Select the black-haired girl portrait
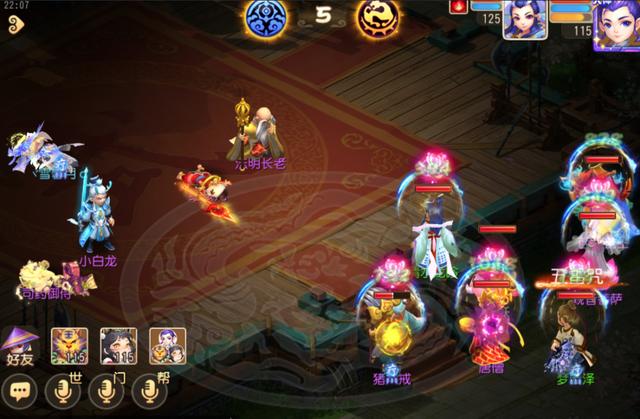The width and height of the screenshot is (640, 419). click(122, 345)
